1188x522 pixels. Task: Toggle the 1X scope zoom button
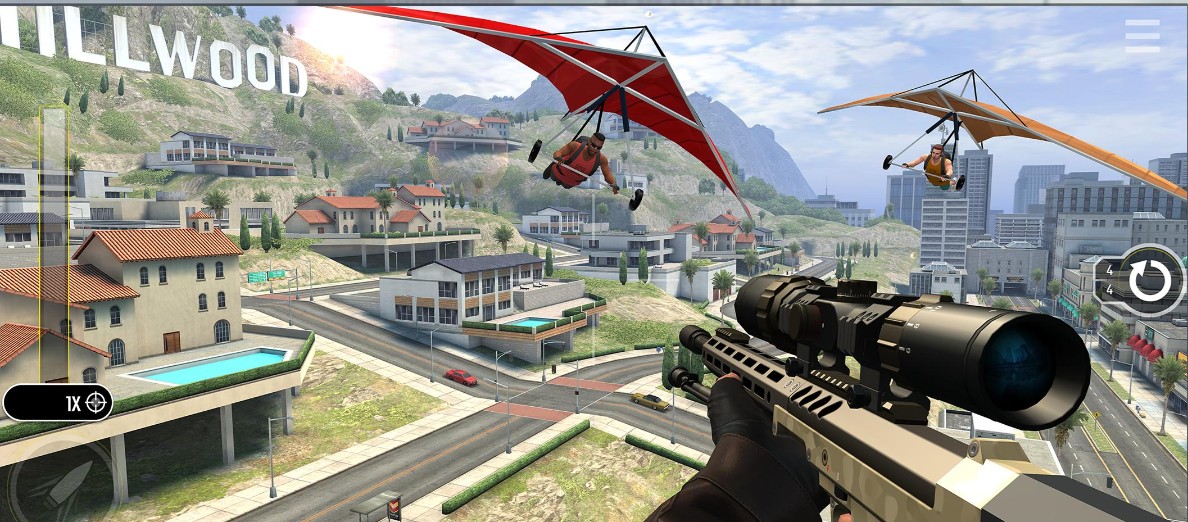58,403
